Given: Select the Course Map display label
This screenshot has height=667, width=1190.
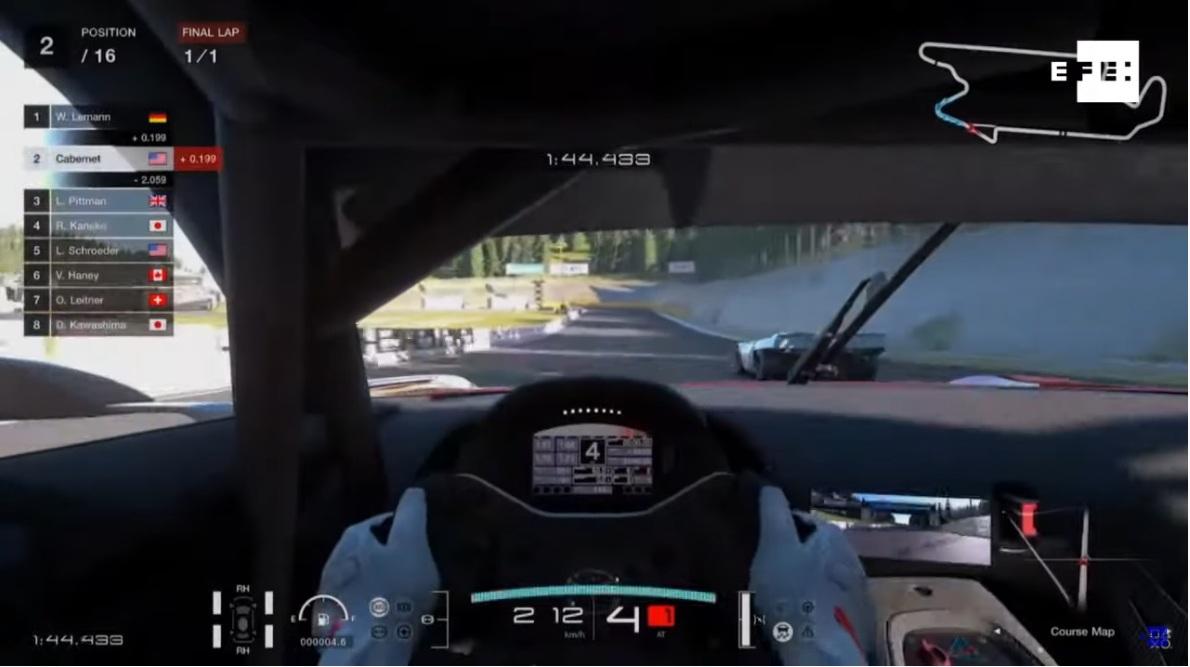Looking at the screenshot, I should (x=1082, y=632).
